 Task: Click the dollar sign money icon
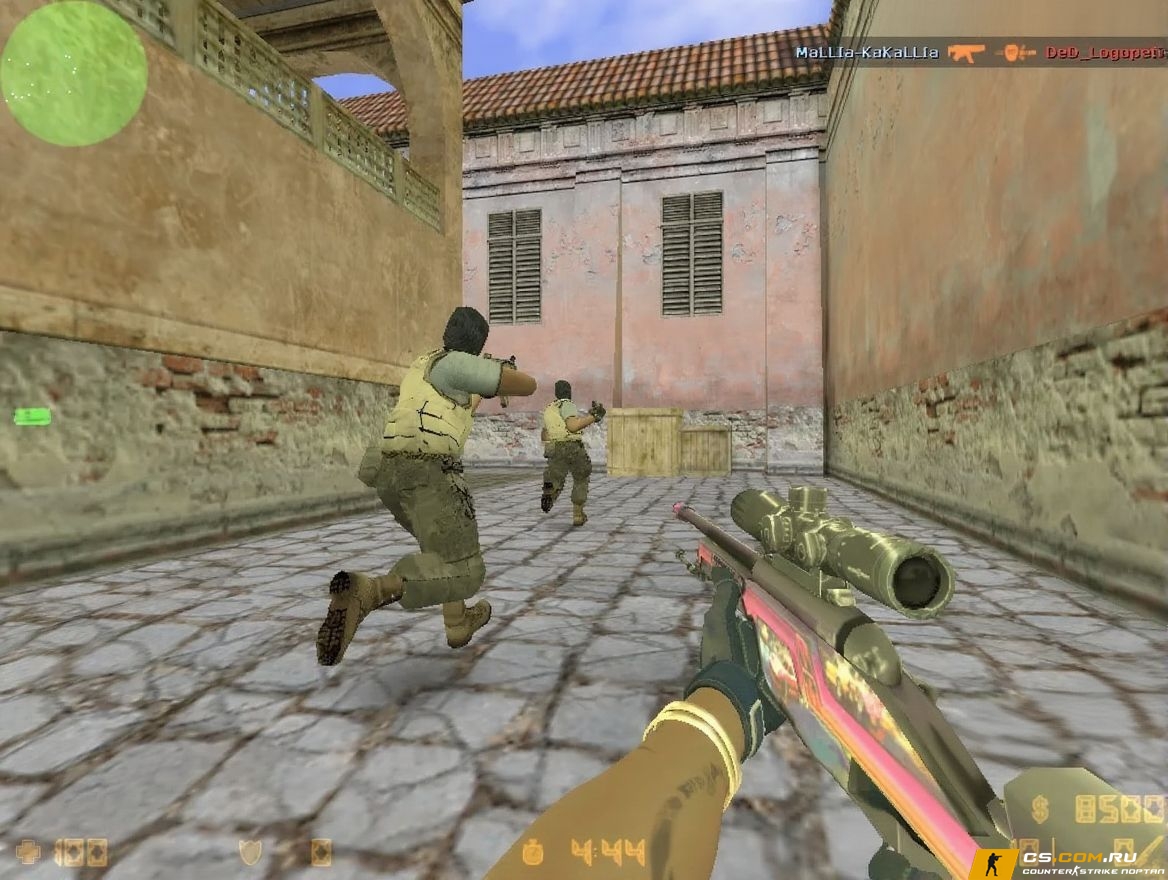pos(1041,808)
